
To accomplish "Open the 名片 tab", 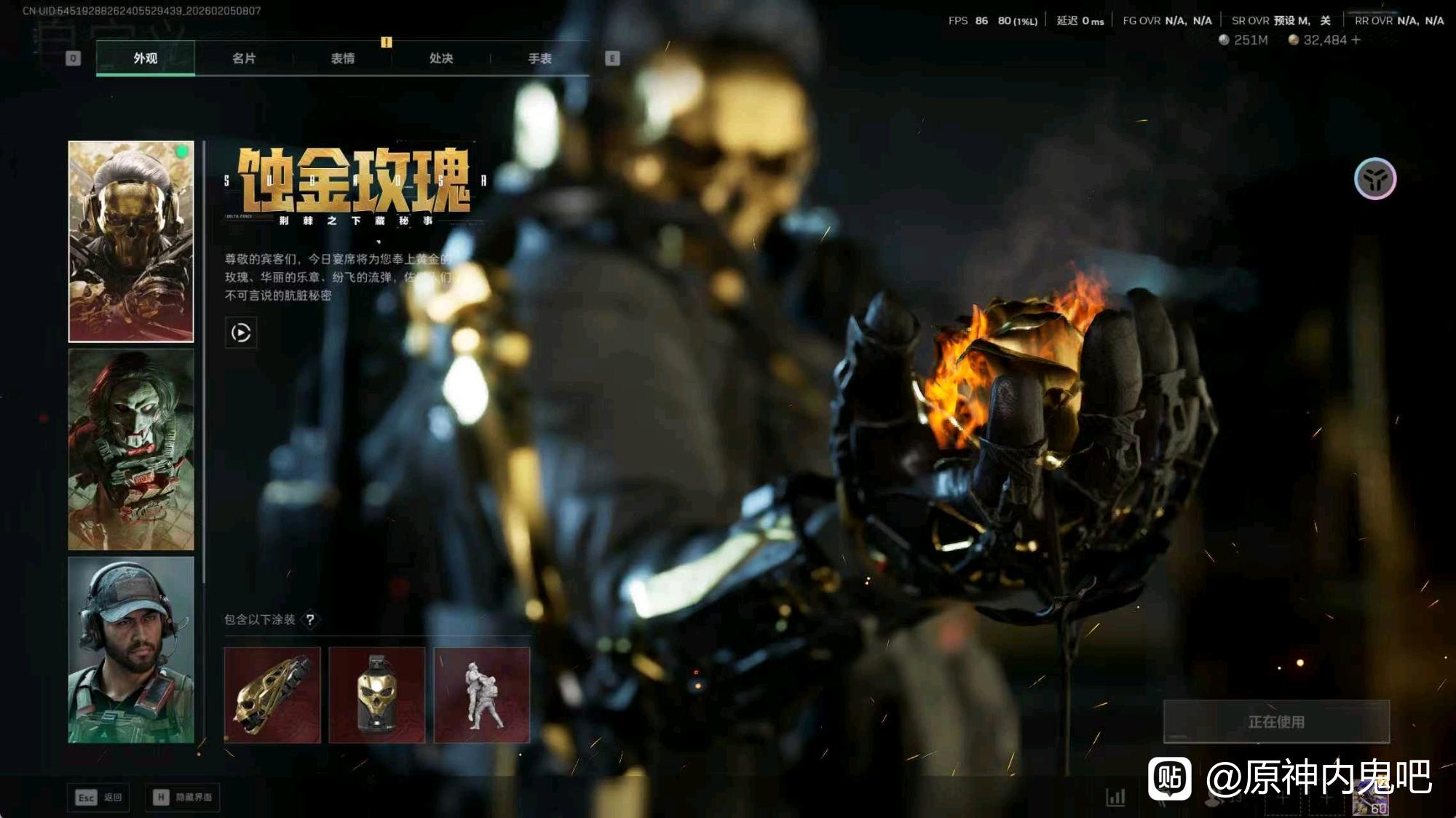I will [x=244, y=58].
